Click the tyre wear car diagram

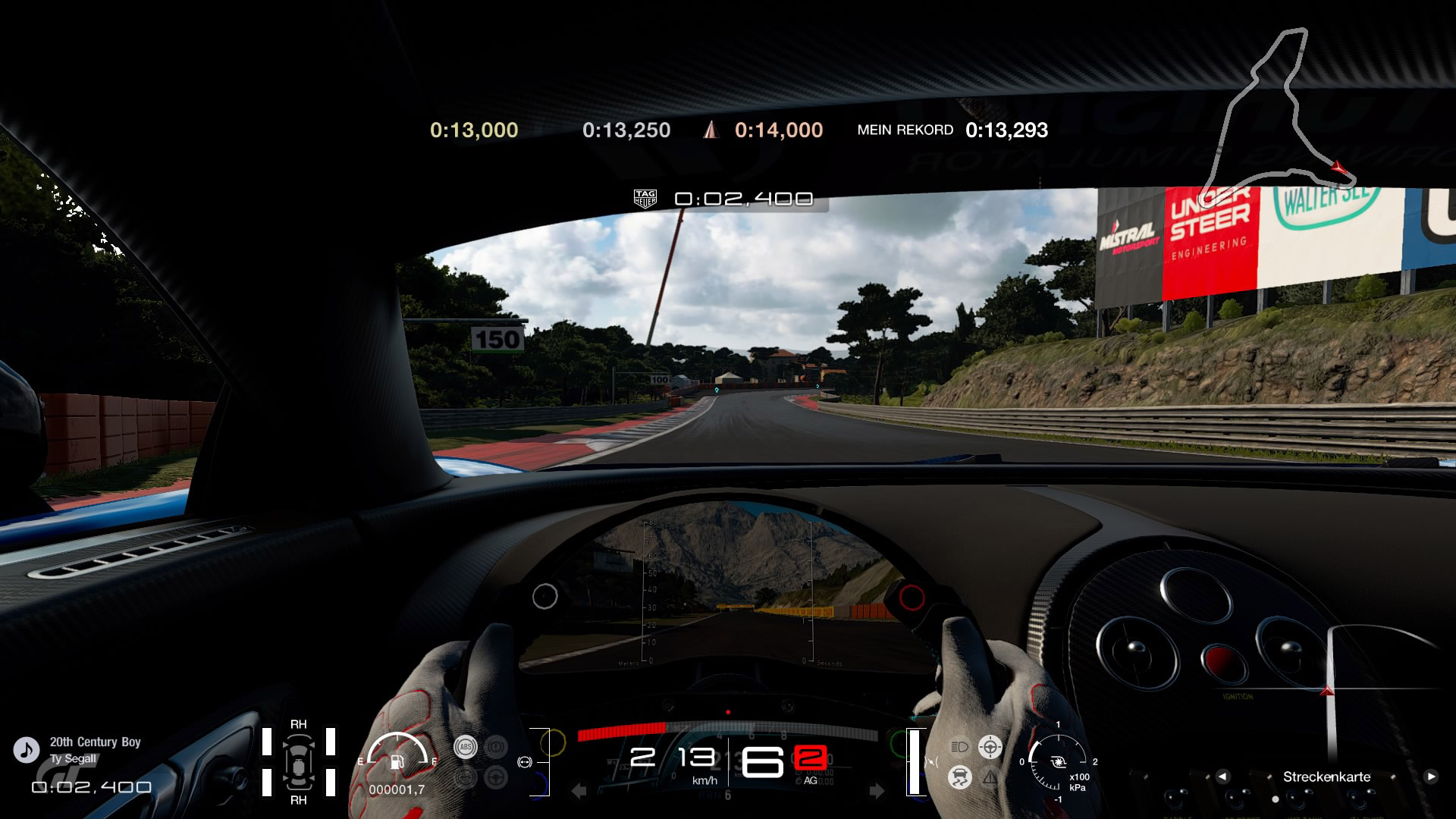point(299,762)
